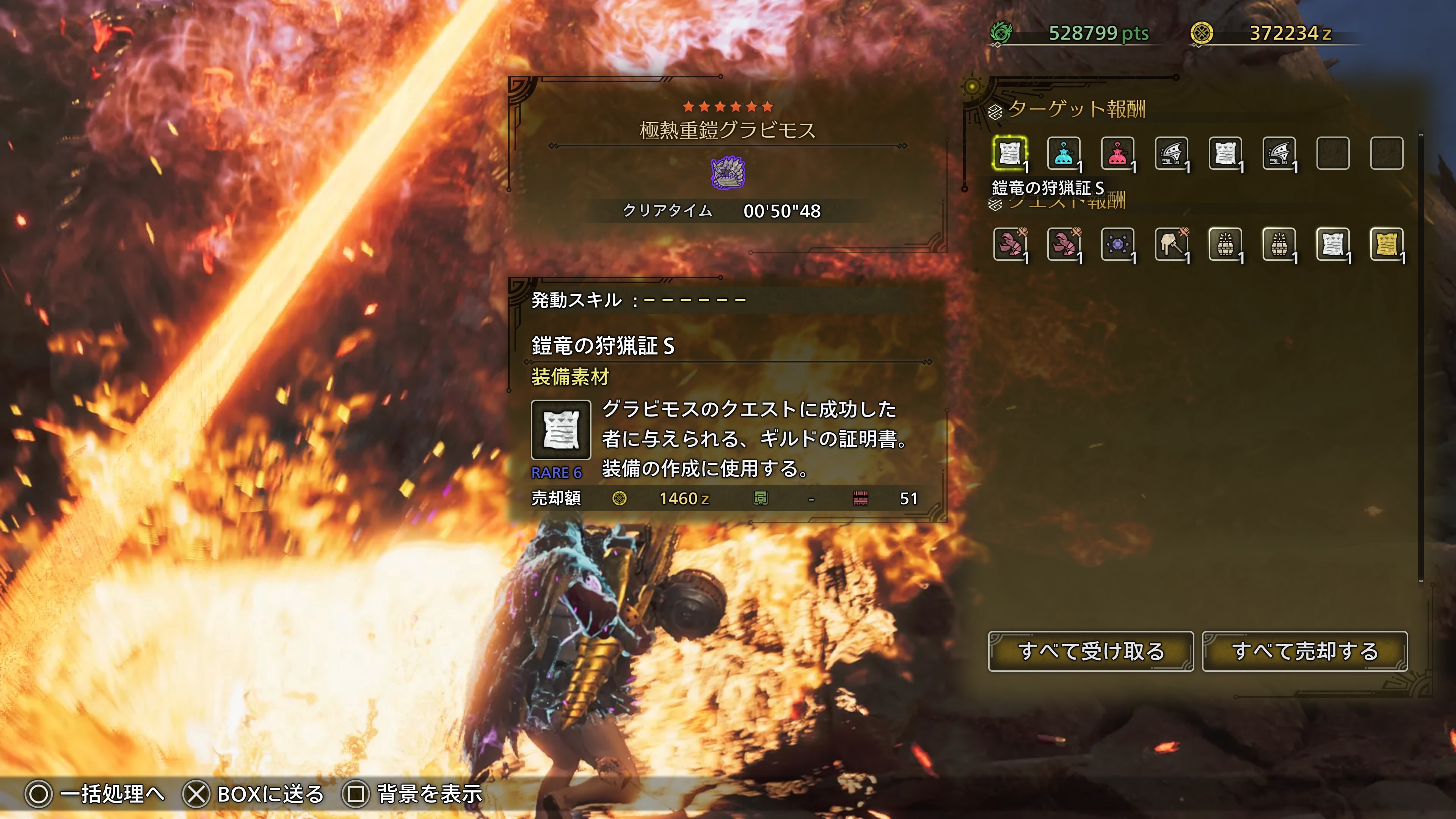This screenshot has width=1456, height=819.
Task: Click the すべて受け取る (receive all) button
Action: click(1090, 651)
